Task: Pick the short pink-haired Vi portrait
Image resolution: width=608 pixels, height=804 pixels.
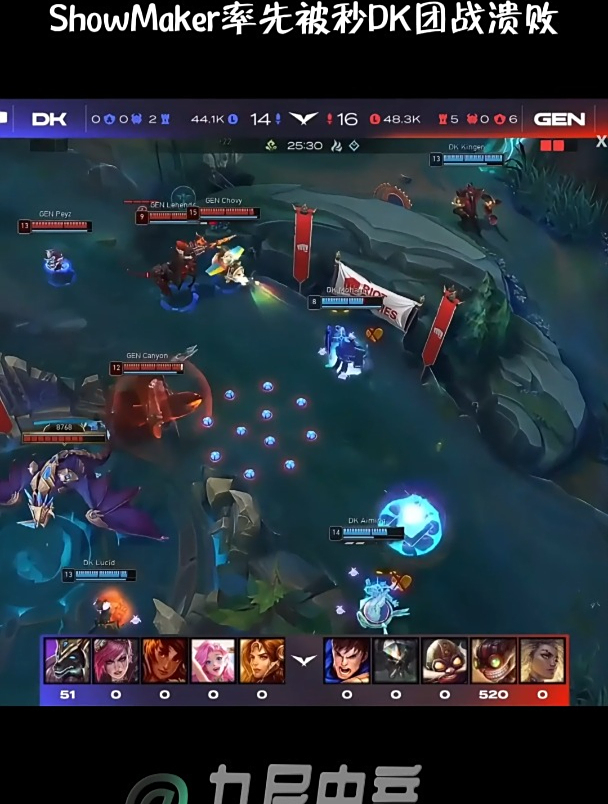Action: point(116,661)
